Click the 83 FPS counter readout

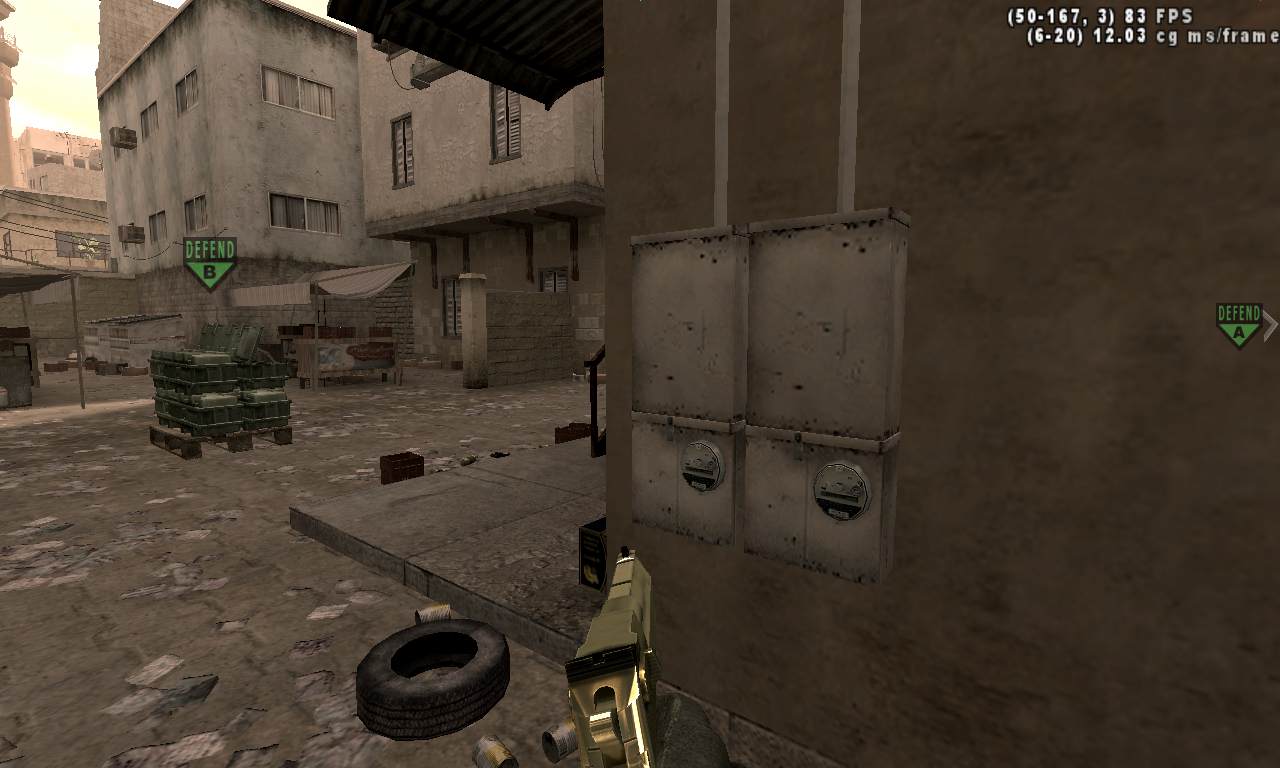pyautogui.click(x=1157, y=14)
